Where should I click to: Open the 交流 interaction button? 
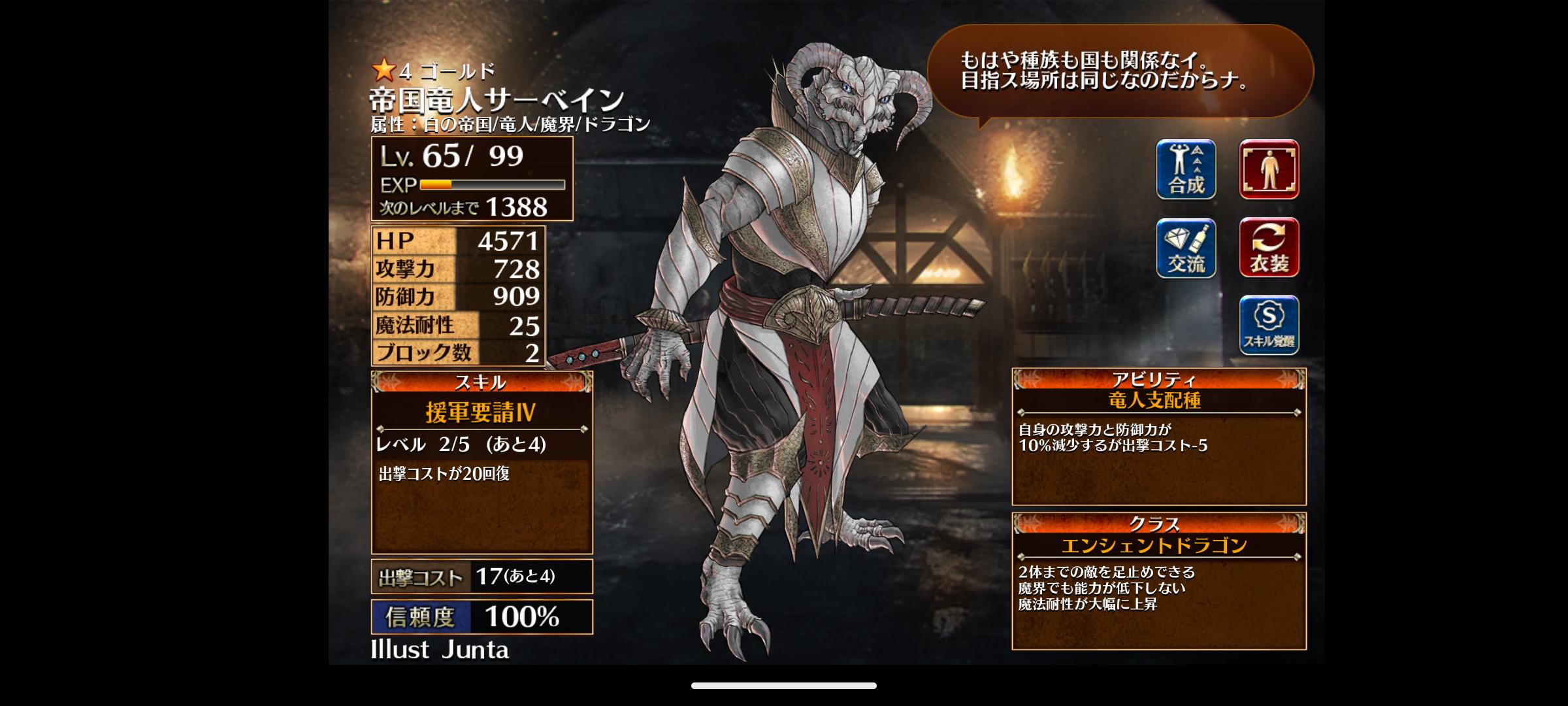click(1186, 248)
